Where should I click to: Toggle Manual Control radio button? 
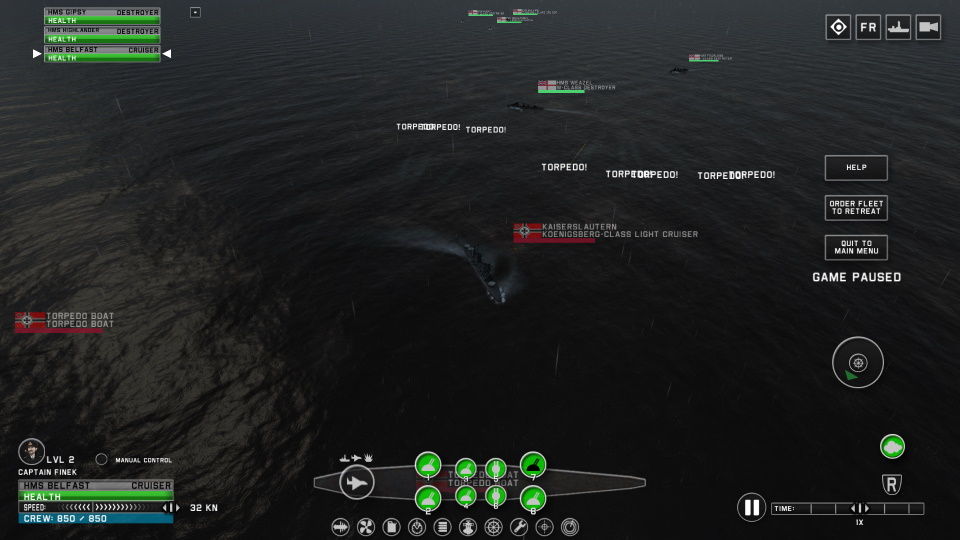(101, 460)
